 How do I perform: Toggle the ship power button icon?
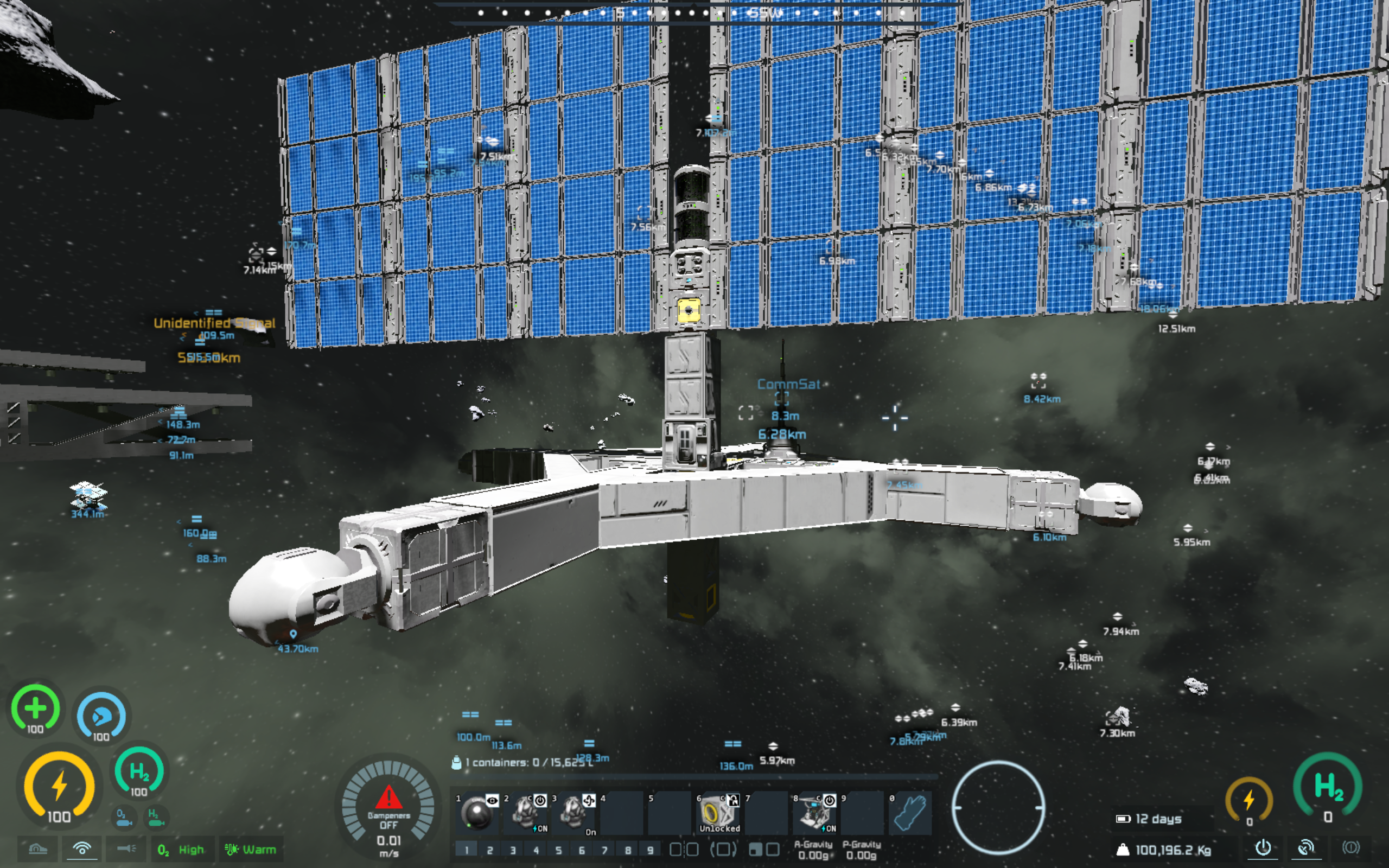point(1263,847)
